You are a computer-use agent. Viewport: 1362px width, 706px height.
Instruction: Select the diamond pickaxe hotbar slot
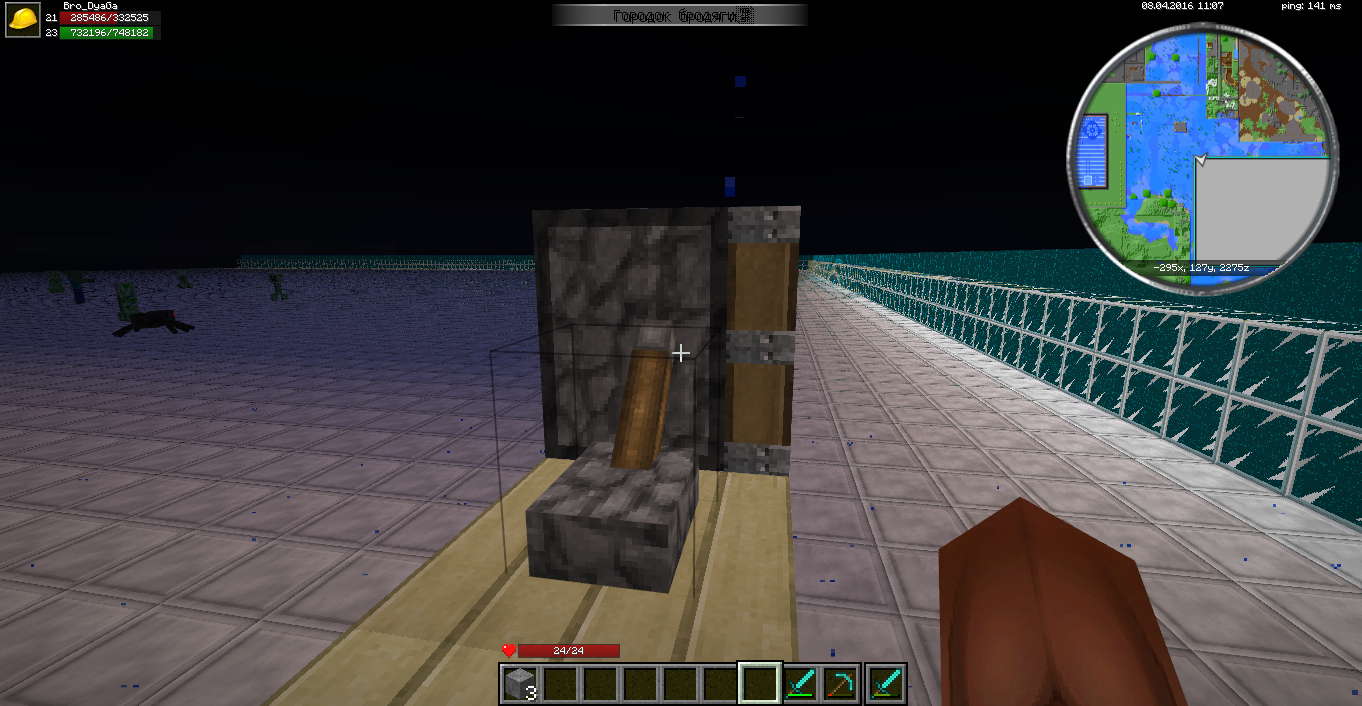[841, 684]
